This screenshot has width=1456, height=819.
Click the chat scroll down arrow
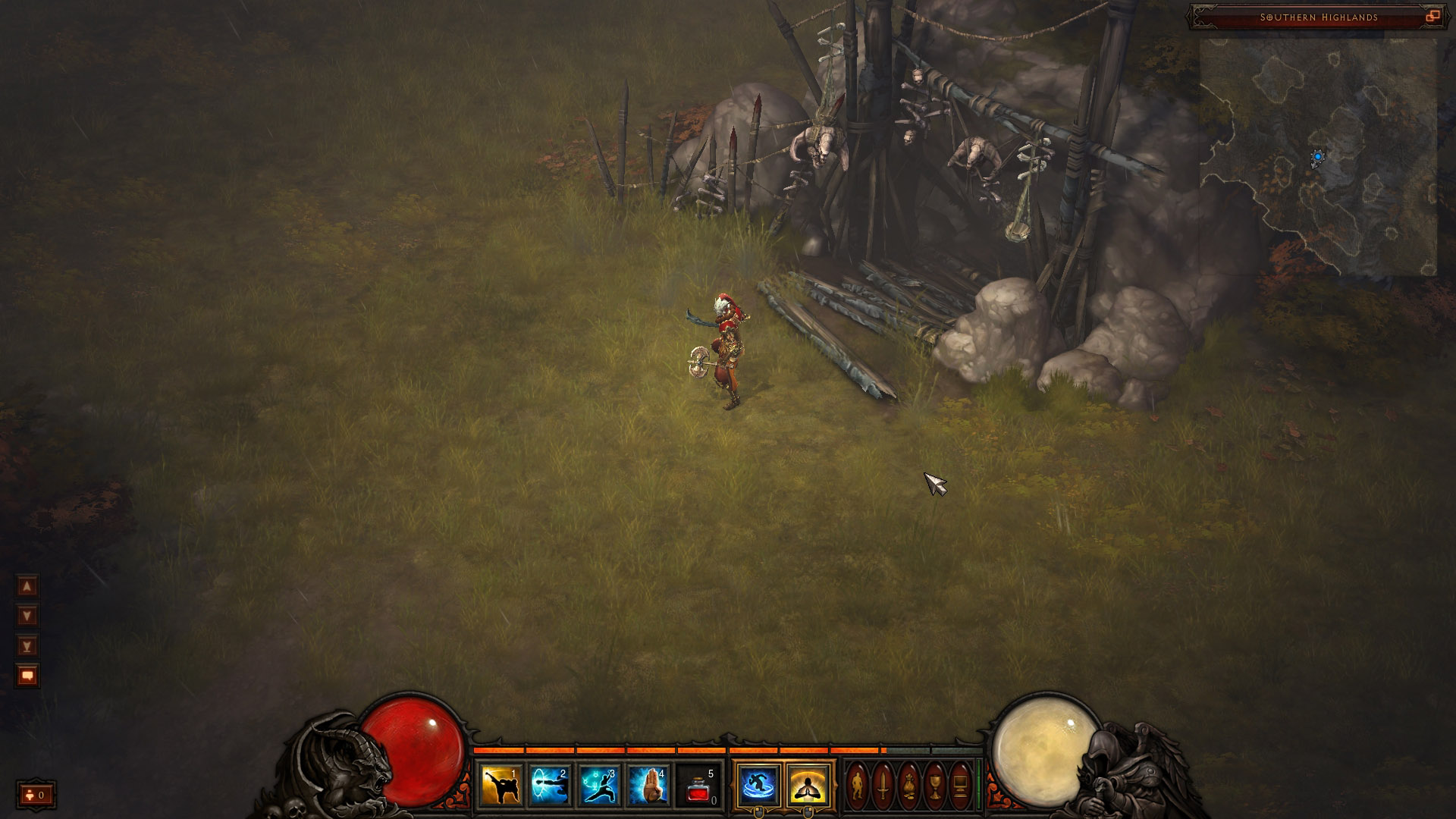click(x=27, y=616)
